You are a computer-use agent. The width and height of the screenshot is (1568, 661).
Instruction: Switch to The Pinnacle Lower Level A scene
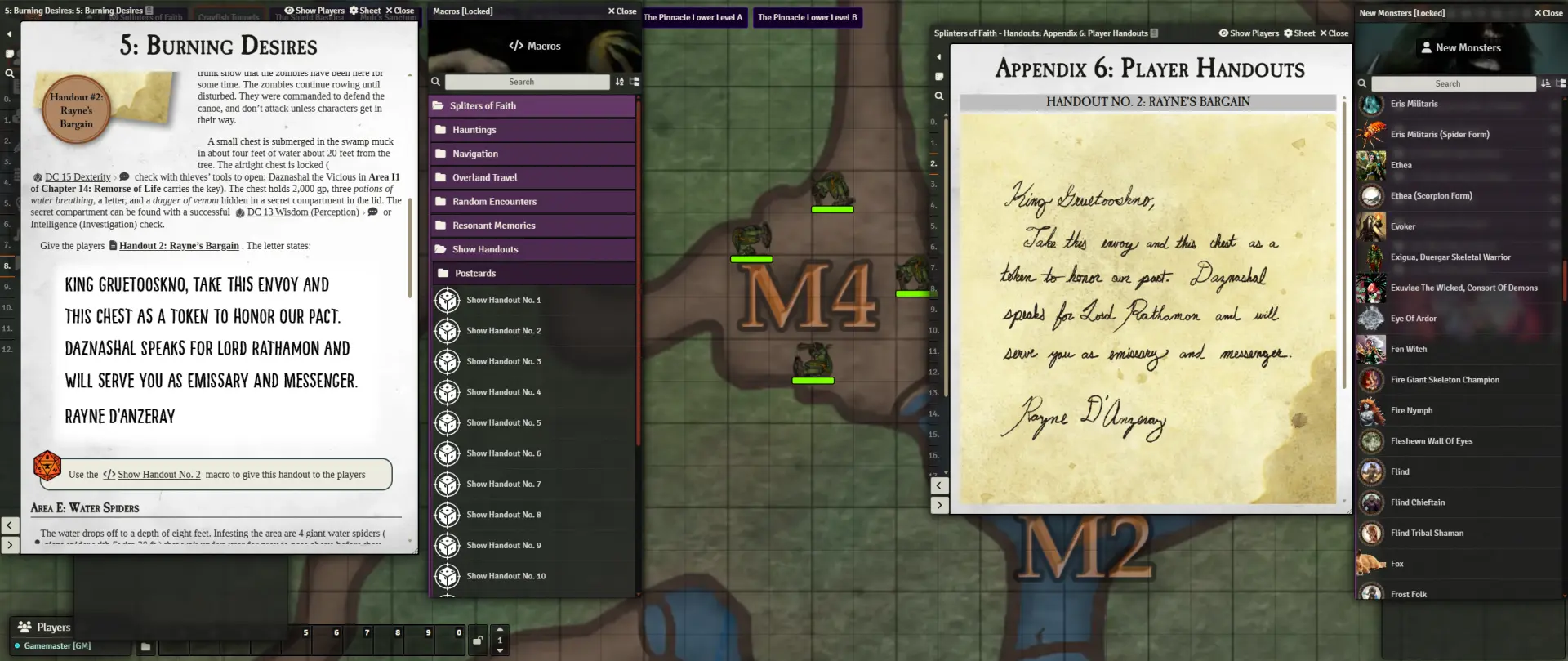point(693,17)
